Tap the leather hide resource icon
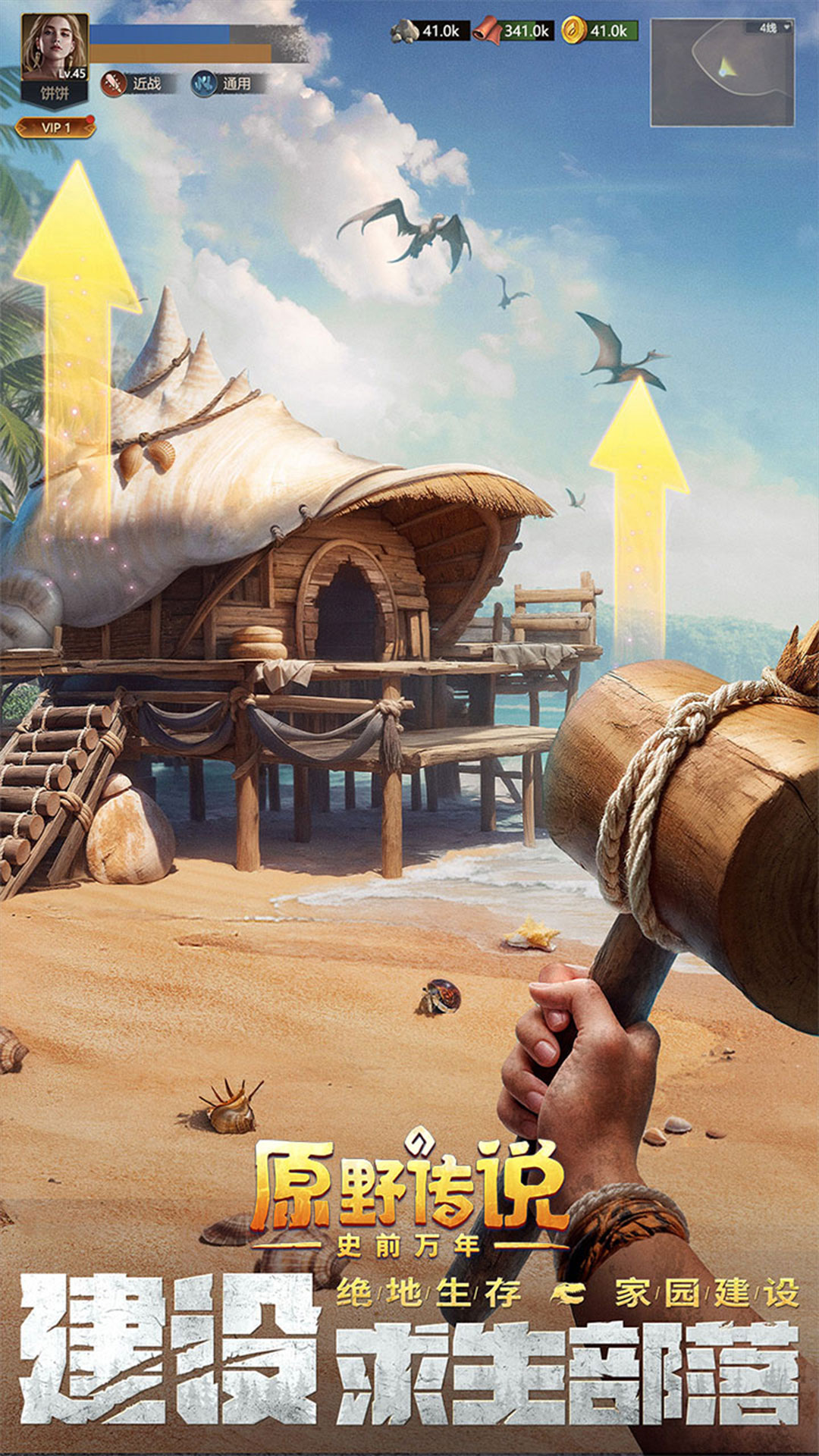Screen dimensions: 819x1456 pyautogui.click(x=487, y=31)
